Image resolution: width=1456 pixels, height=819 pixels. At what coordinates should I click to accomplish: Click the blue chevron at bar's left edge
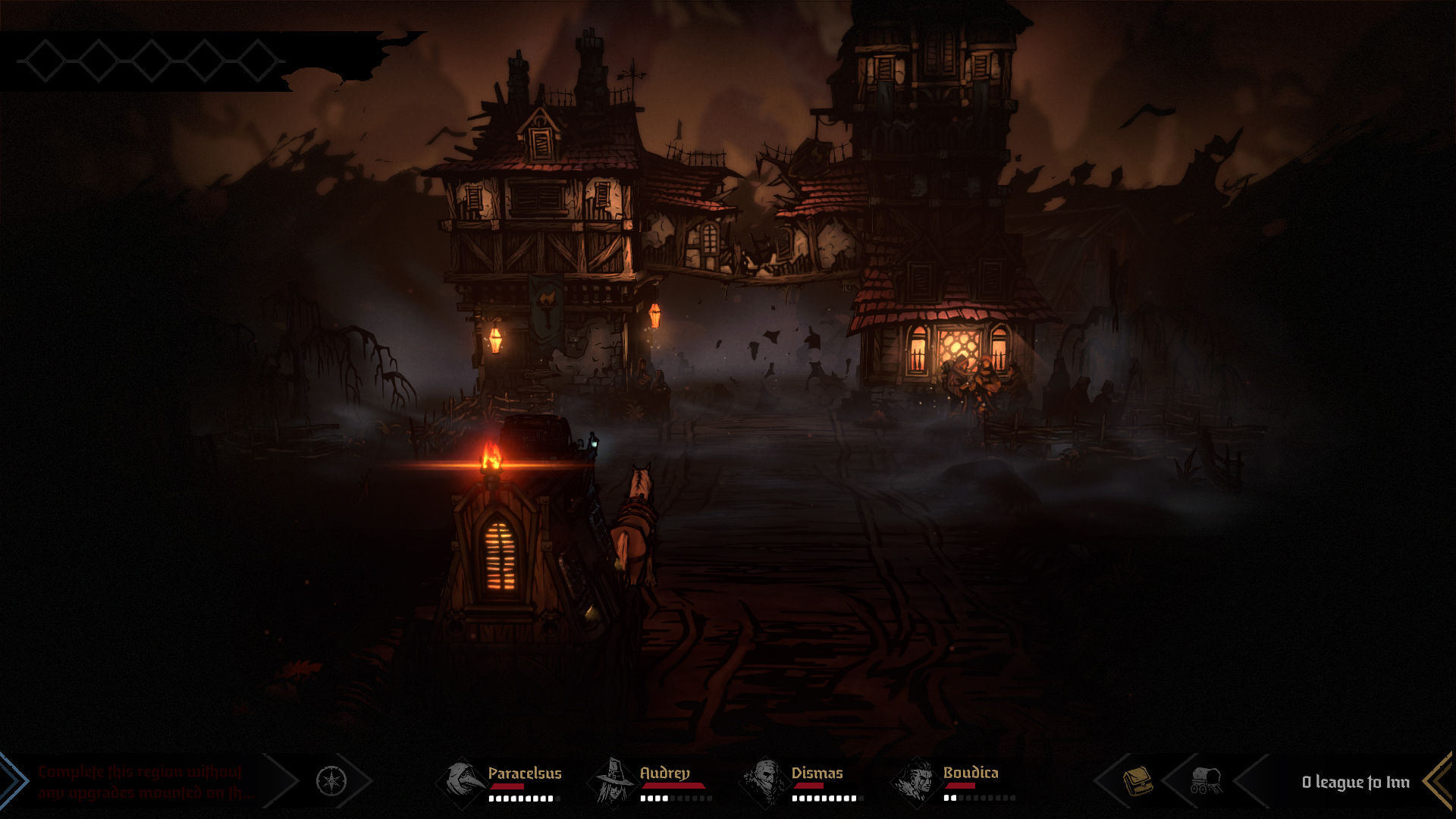click(x=12, y=780)
